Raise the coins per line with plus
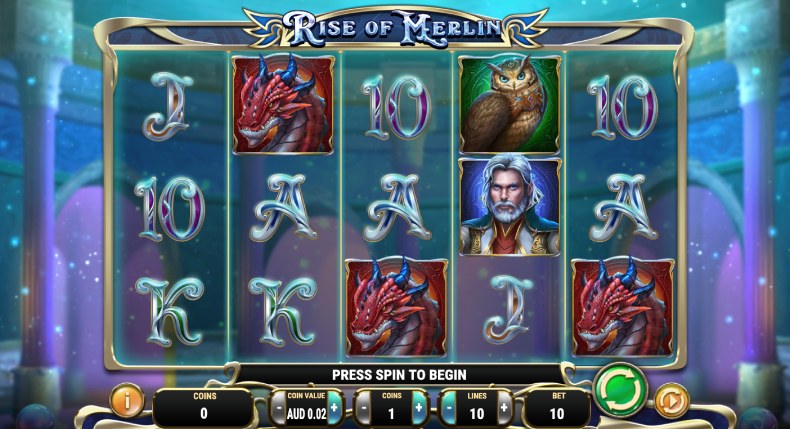790x429 pixels. (x=419, y=408)
